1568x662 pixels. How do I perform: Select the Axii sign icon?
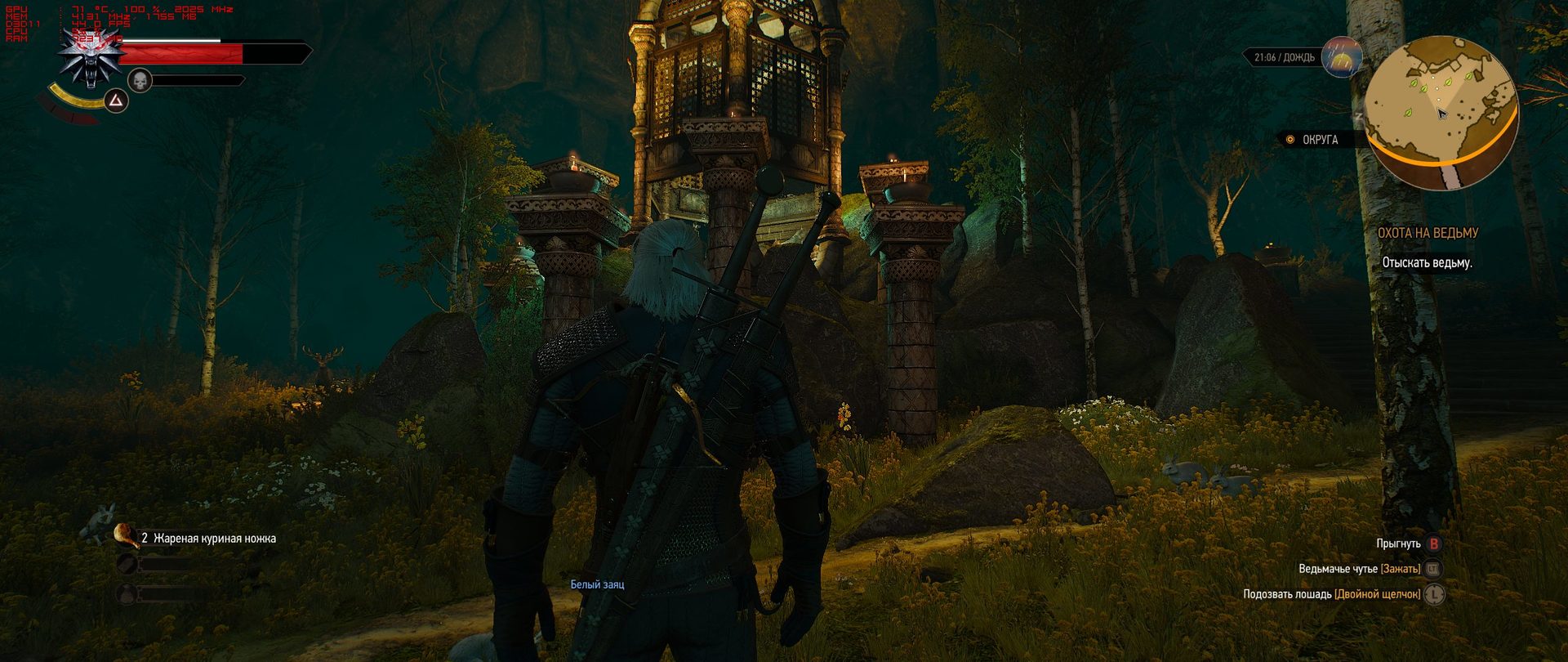click(x=117, y=101)
